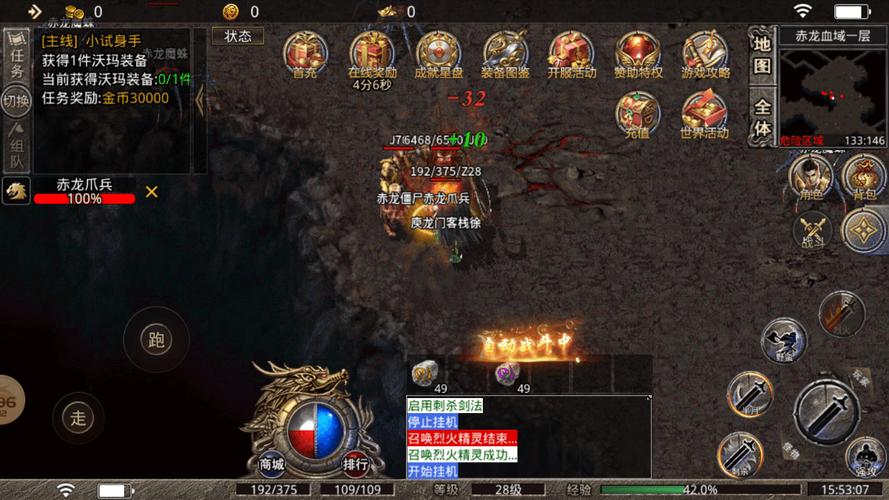Open the 世界活动 world events icon
The height and width of the screenshot is (500, 889).
click(x=705, y=113)
